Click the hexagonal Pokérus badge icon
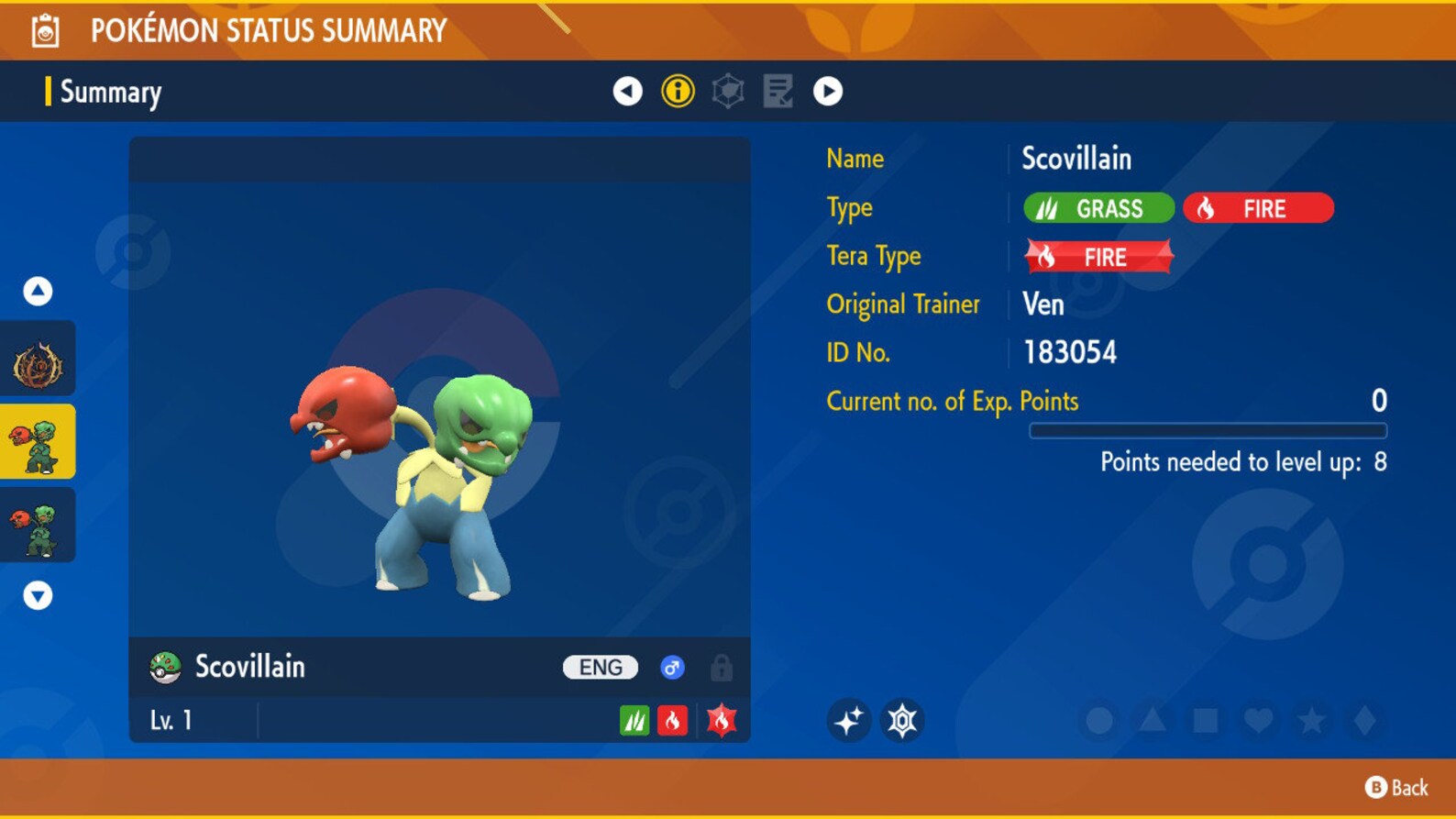1456x819 pixels. (x=904, y=720)
